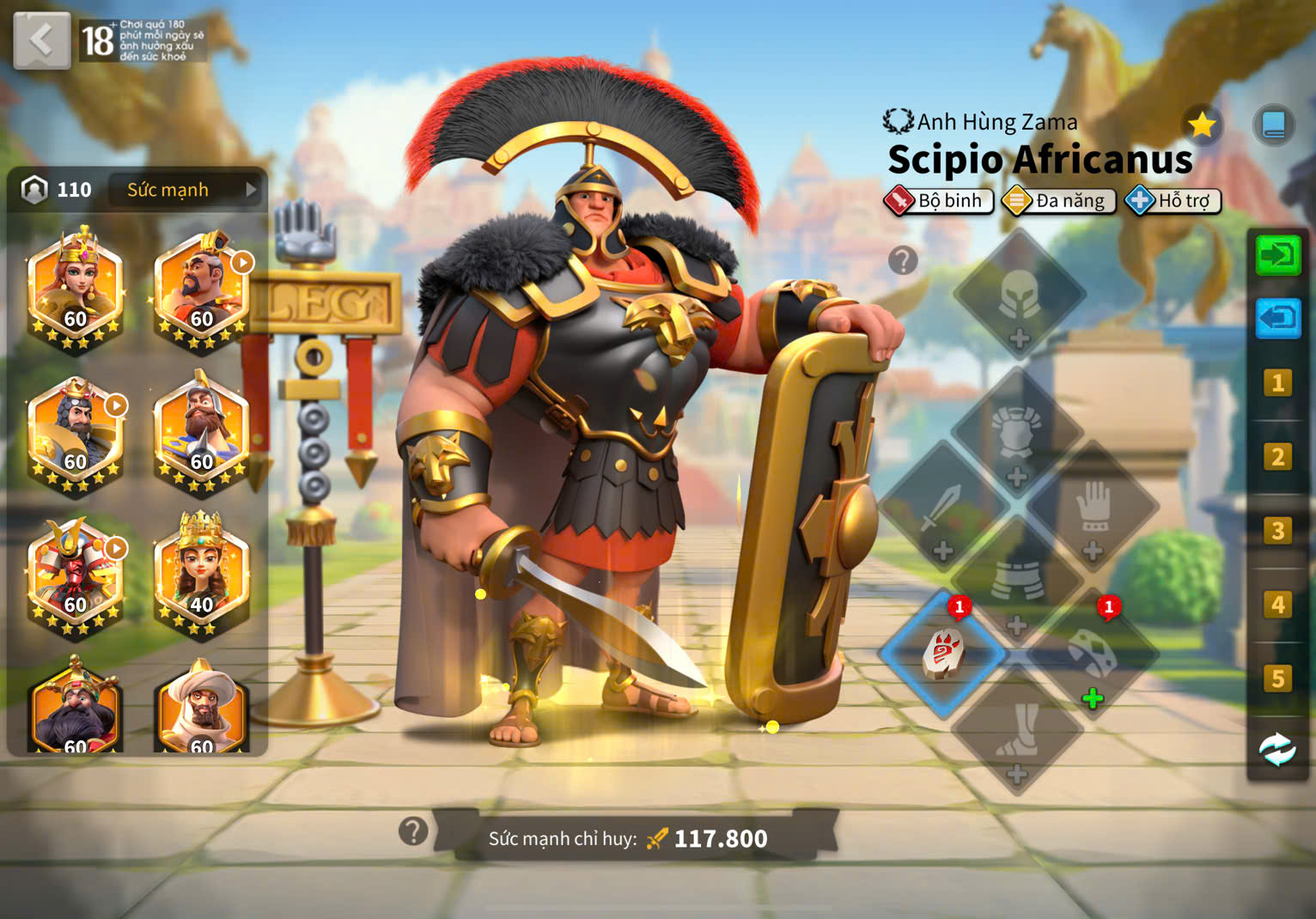
Task: Open the blue book info button
Action: click(1273, 126)
